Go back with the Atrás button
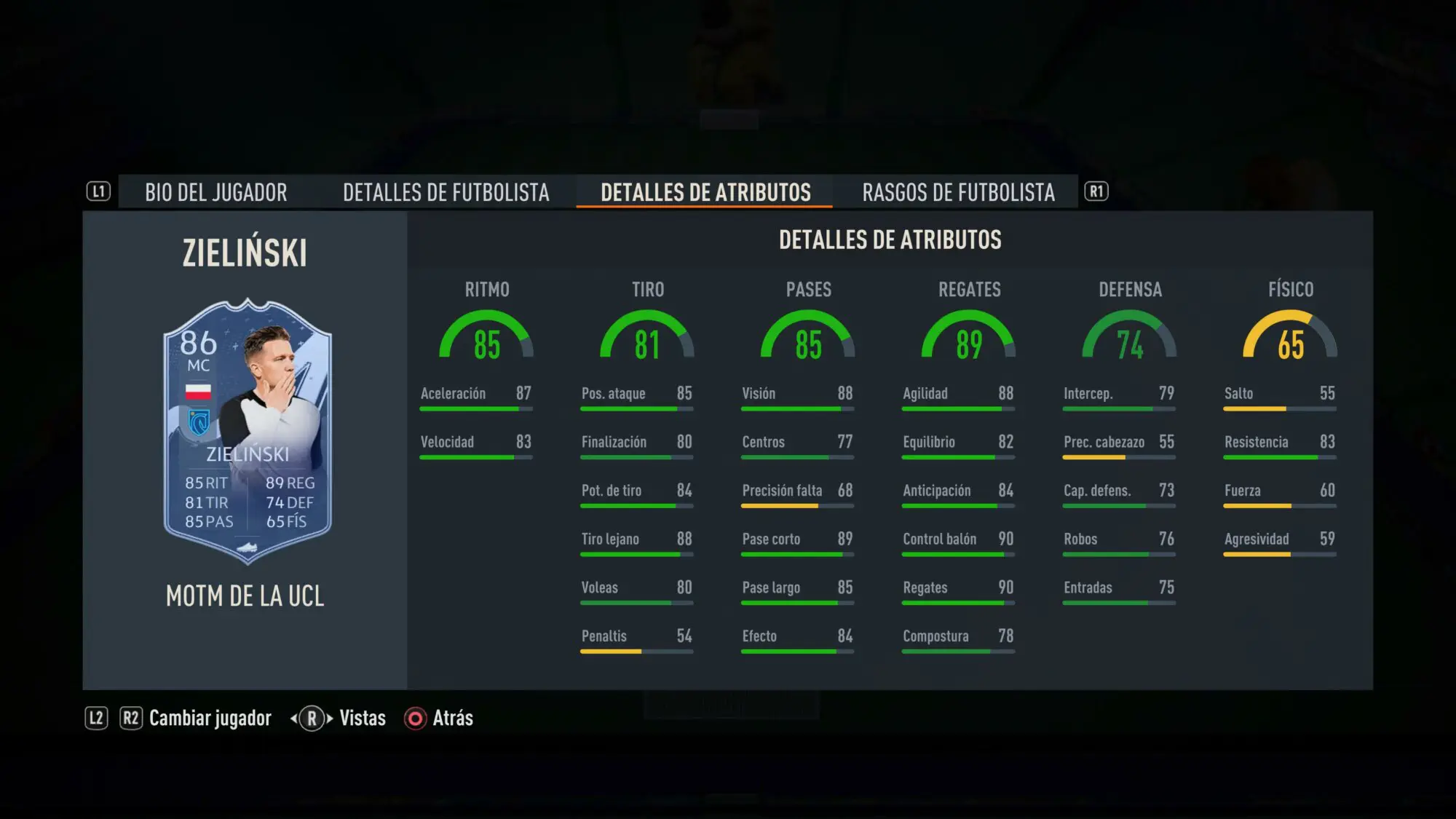 (452, 719)
